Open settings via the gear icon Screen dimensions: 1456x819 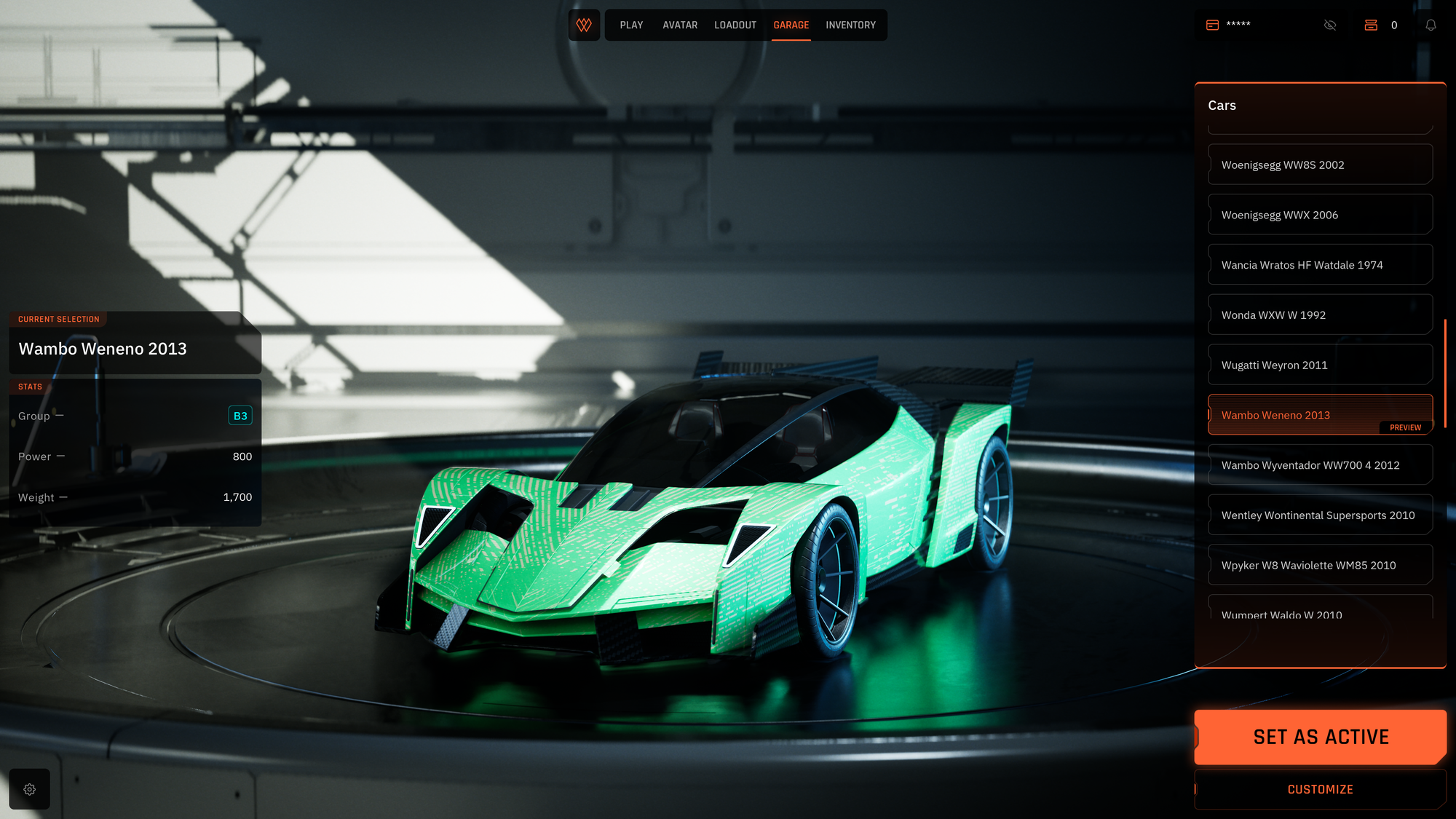pos(30,789)
